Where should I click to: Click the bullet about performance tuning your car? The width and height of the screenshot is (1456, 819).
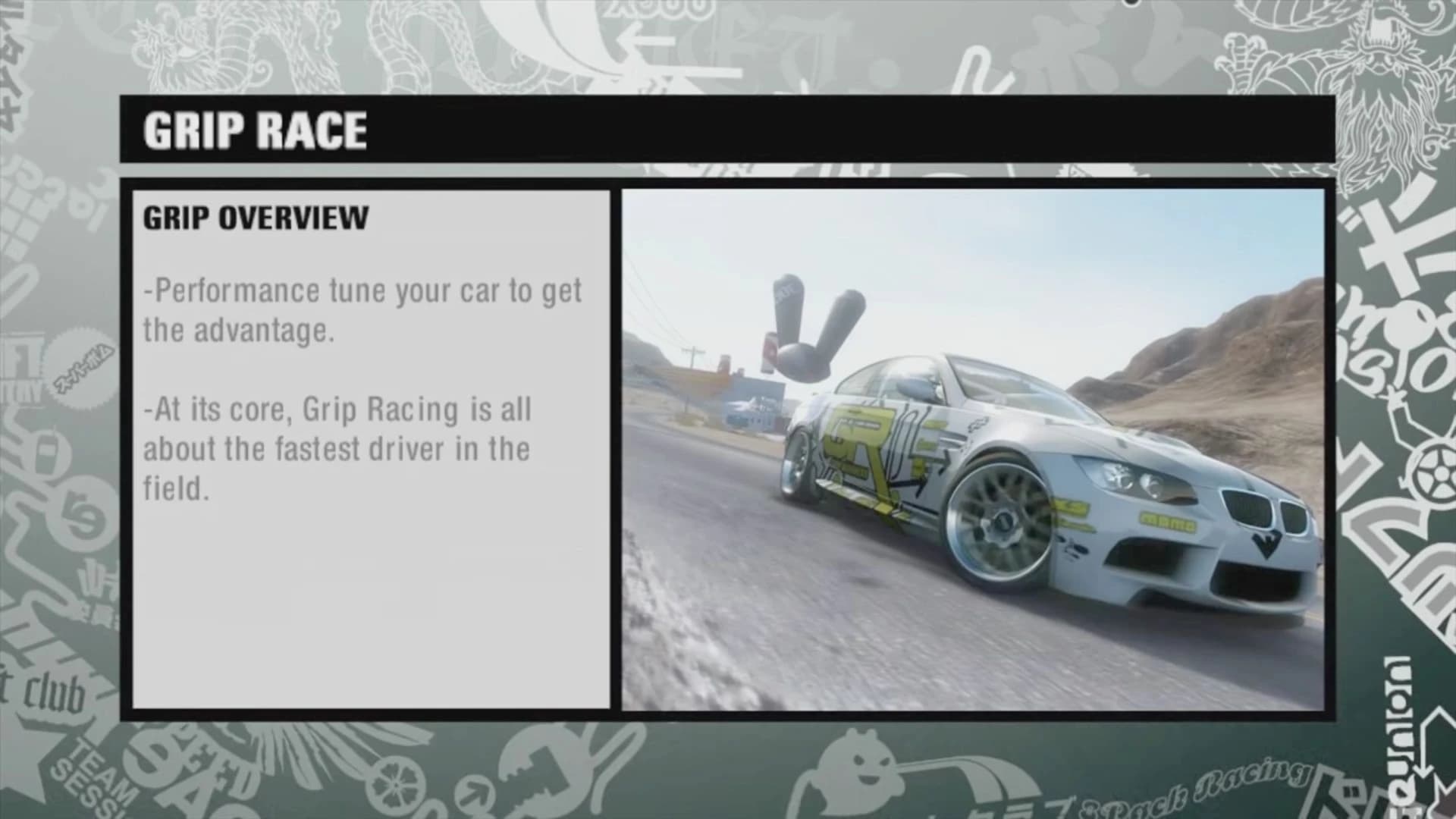click(364, 307)
